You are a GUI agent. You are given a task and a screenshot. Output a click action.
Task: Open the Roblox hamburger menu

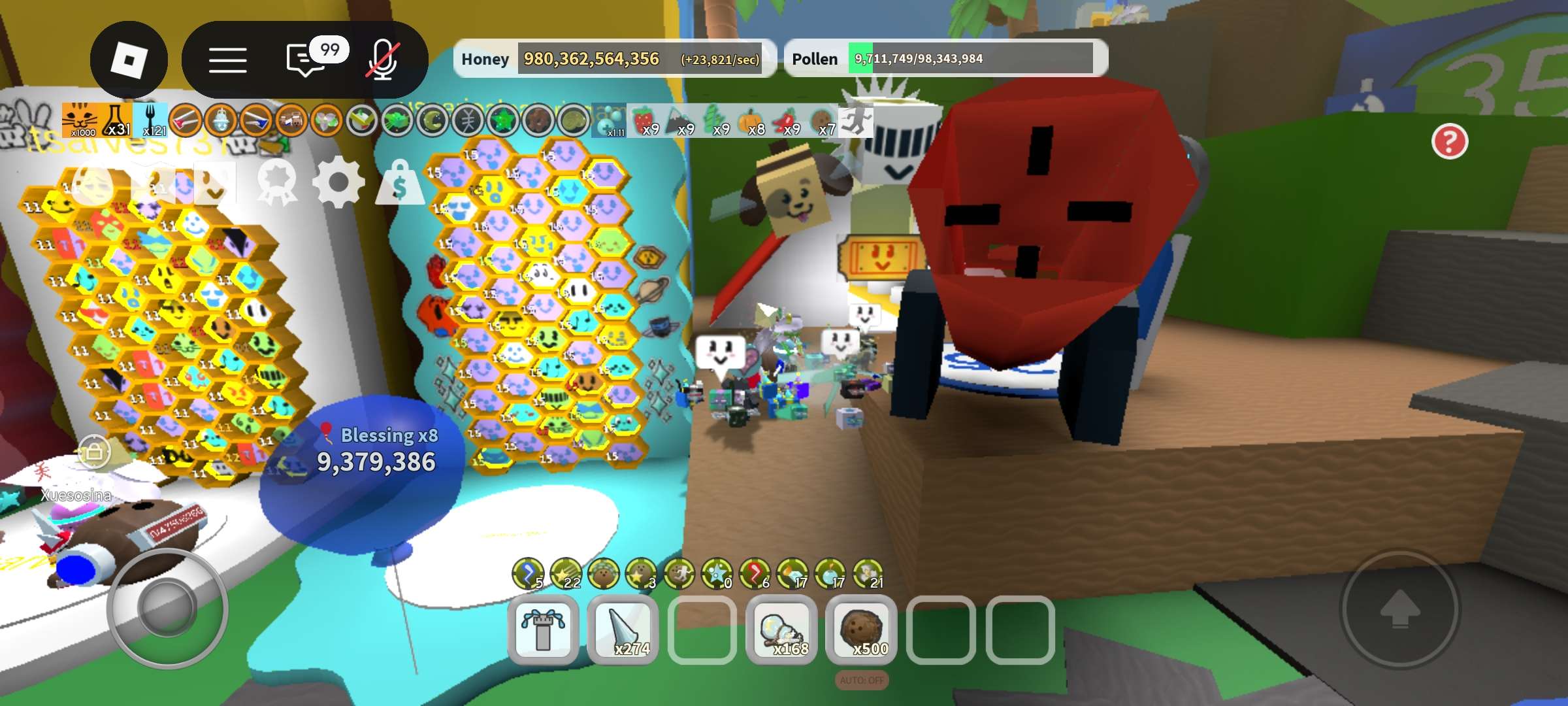pos(229,59)
